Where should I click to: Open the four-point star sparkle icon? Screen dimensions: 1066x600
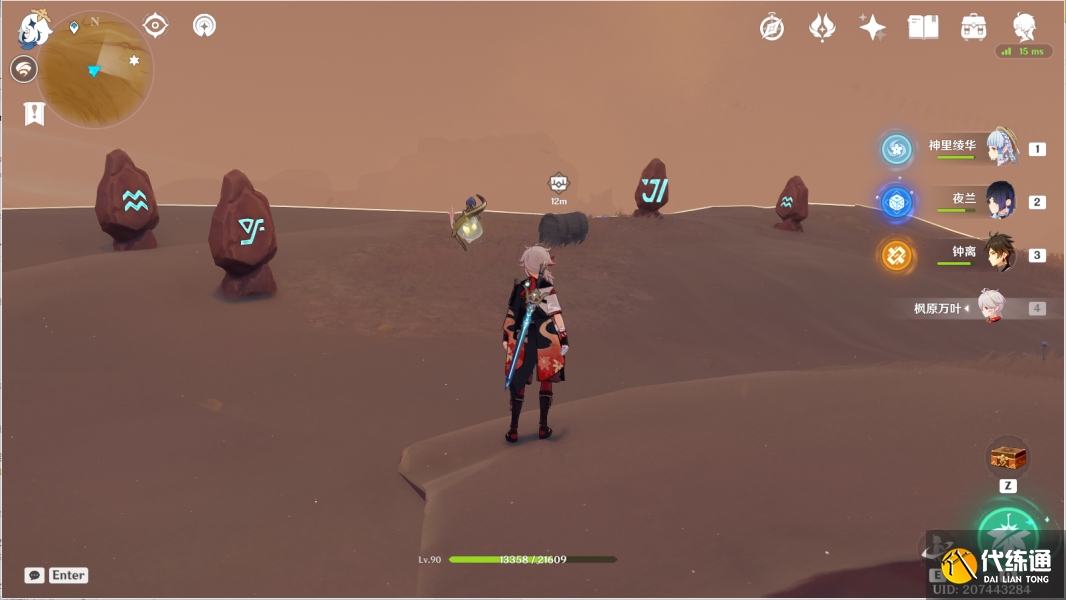click(872, 27)
